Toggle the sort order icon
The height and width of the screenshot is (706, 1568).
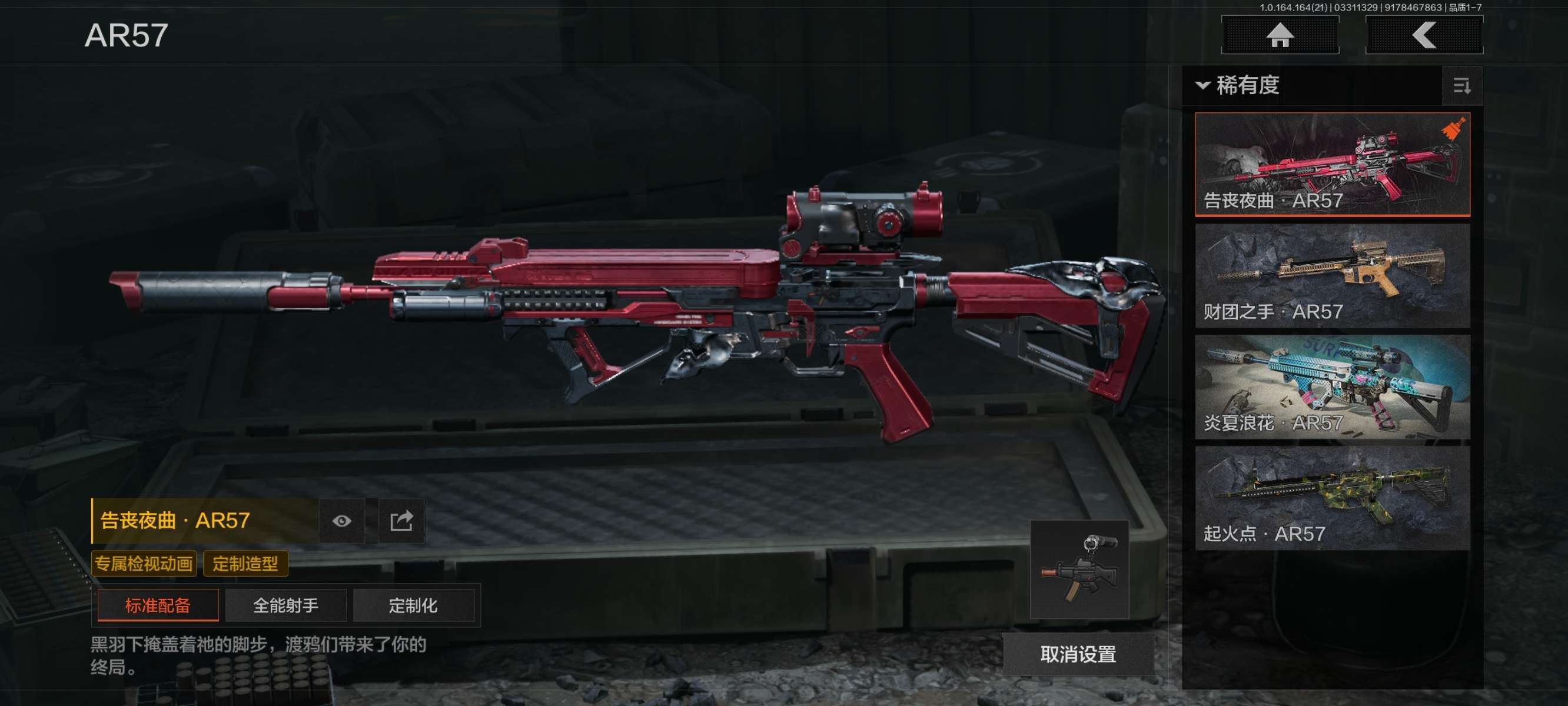[1461, 86]
